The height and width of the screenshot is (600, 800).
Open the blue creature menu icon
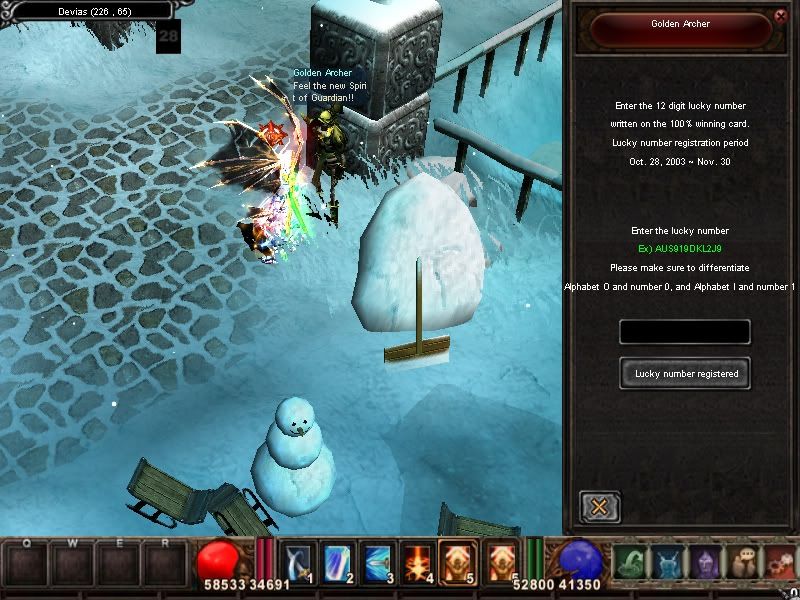click(x=668, y=564)
